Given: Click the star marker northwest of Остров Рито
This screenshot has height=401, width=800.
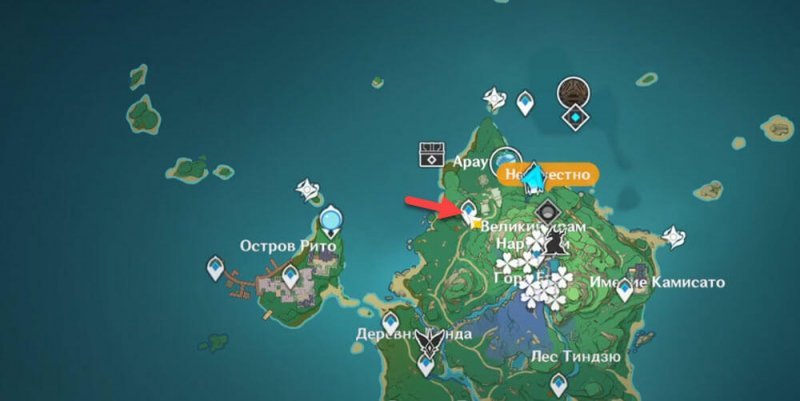Looking at the screenshot, I should click(x=307, y=188).
